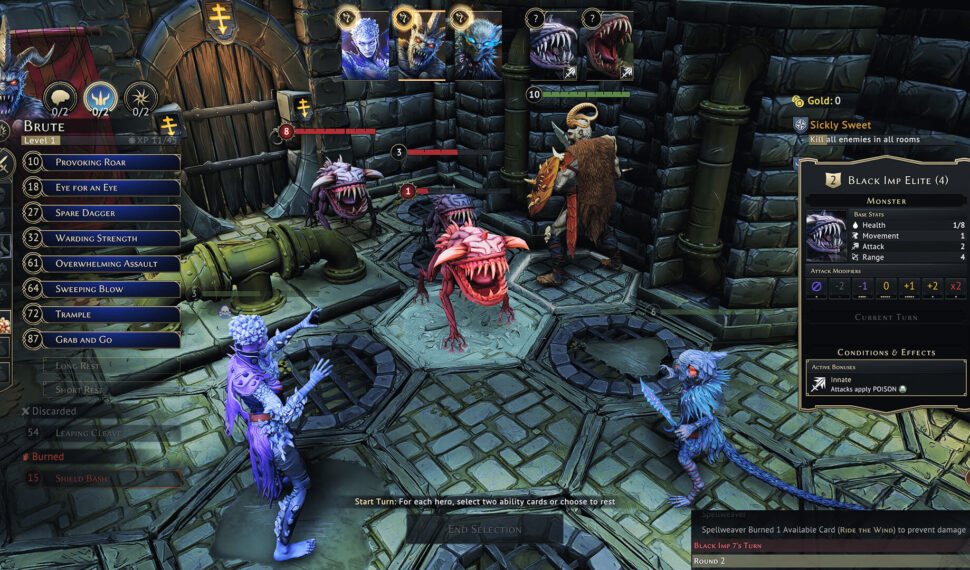This screenshot has width=970, height=570.
Task: Select the horned Brute portrait
Action: pyautogui.click(x=421, y=46)
